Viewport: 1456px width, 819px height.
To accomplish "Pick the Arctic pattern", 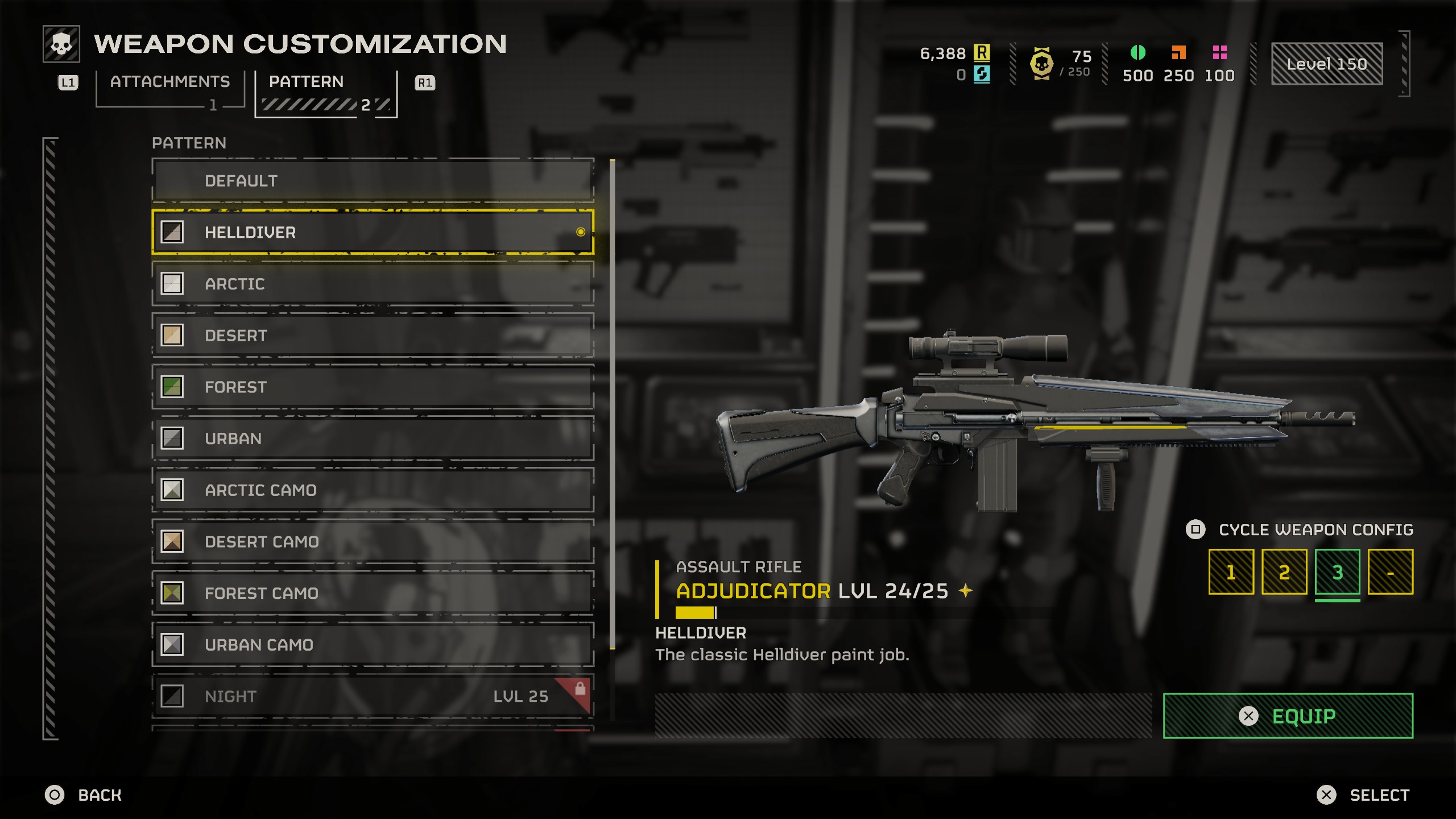I will click(x=373, y=284).
